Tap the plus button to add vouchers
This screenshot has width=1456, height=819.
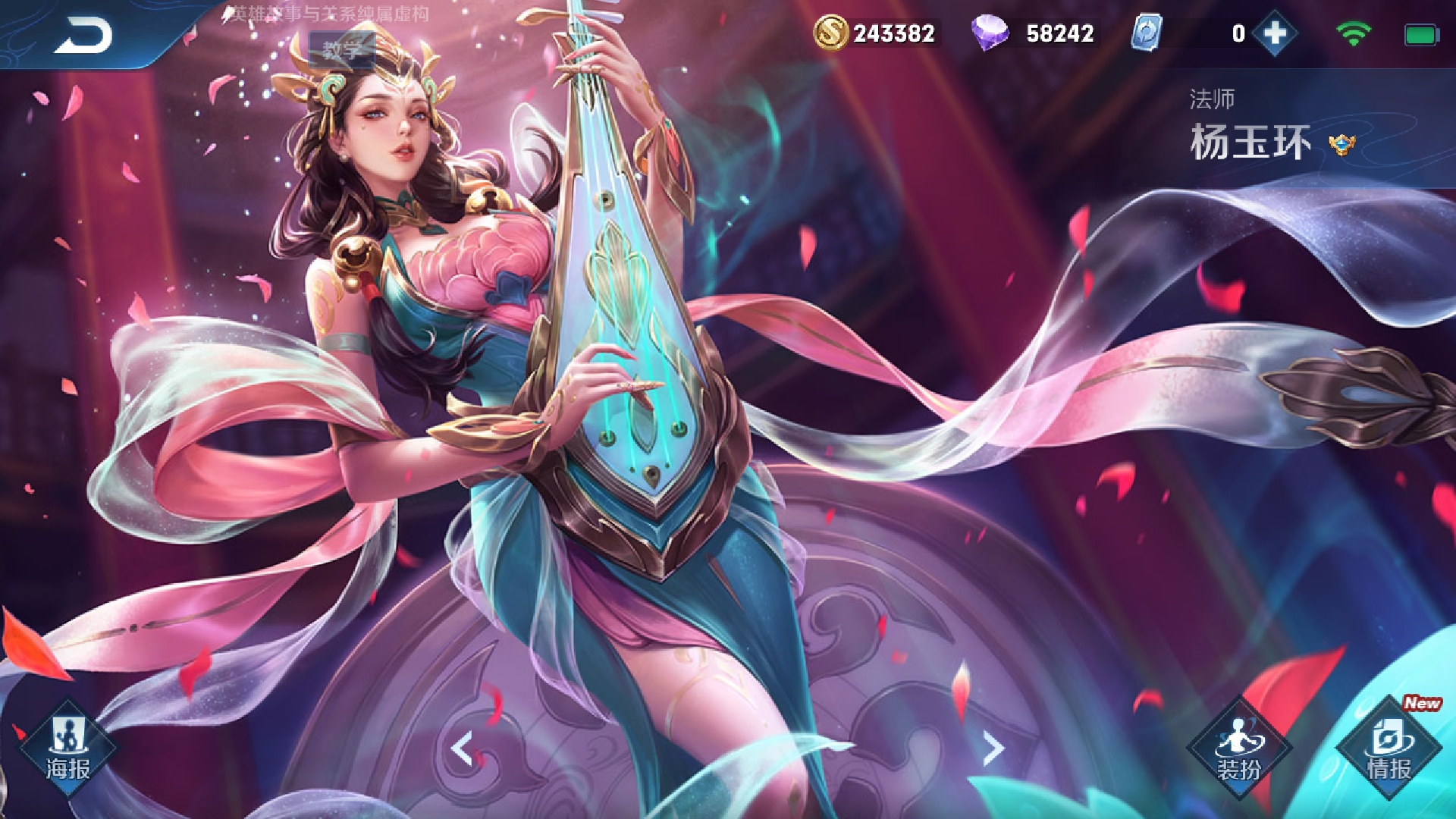pyautogui.click(x=1275, y=33)
